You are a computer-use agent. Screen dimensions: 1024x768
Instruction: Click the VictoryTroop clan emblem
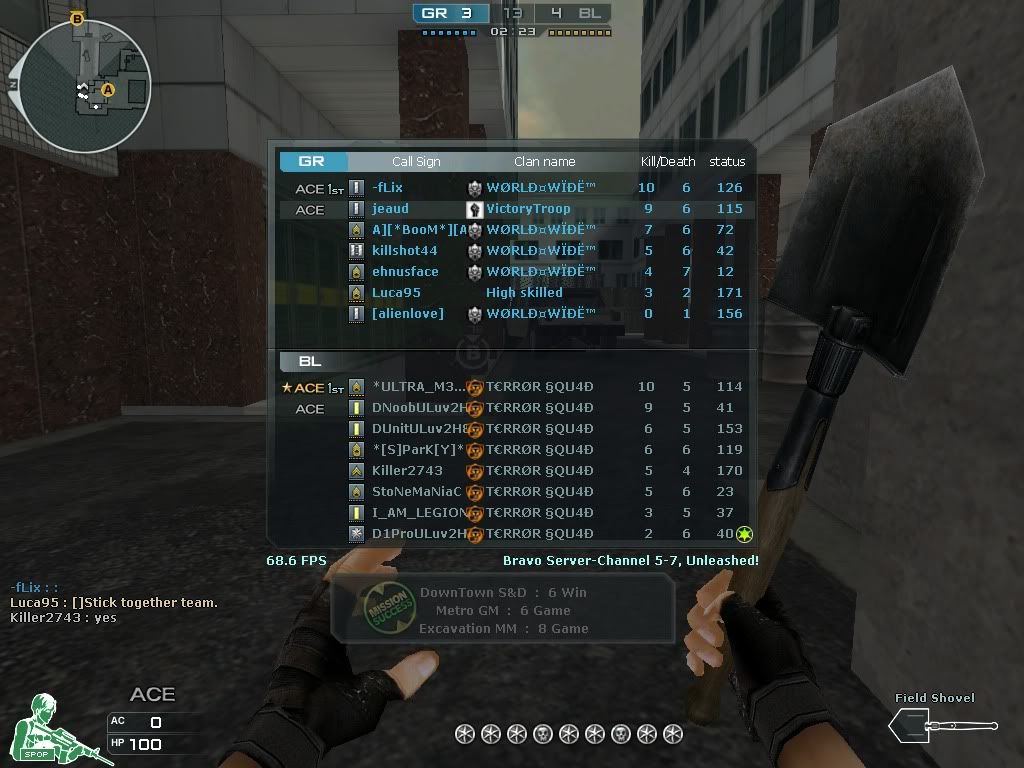pyautogui.click(x=475, y=209)
